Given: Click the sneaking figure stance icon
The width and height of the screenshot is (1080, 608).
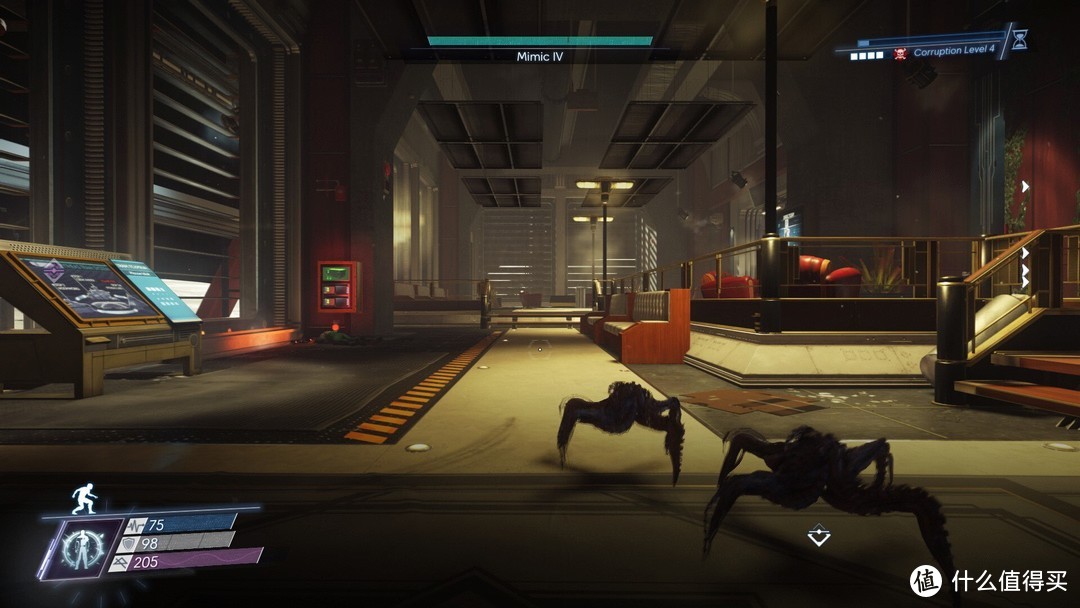Looking at the screenshot, I should 82,498.
